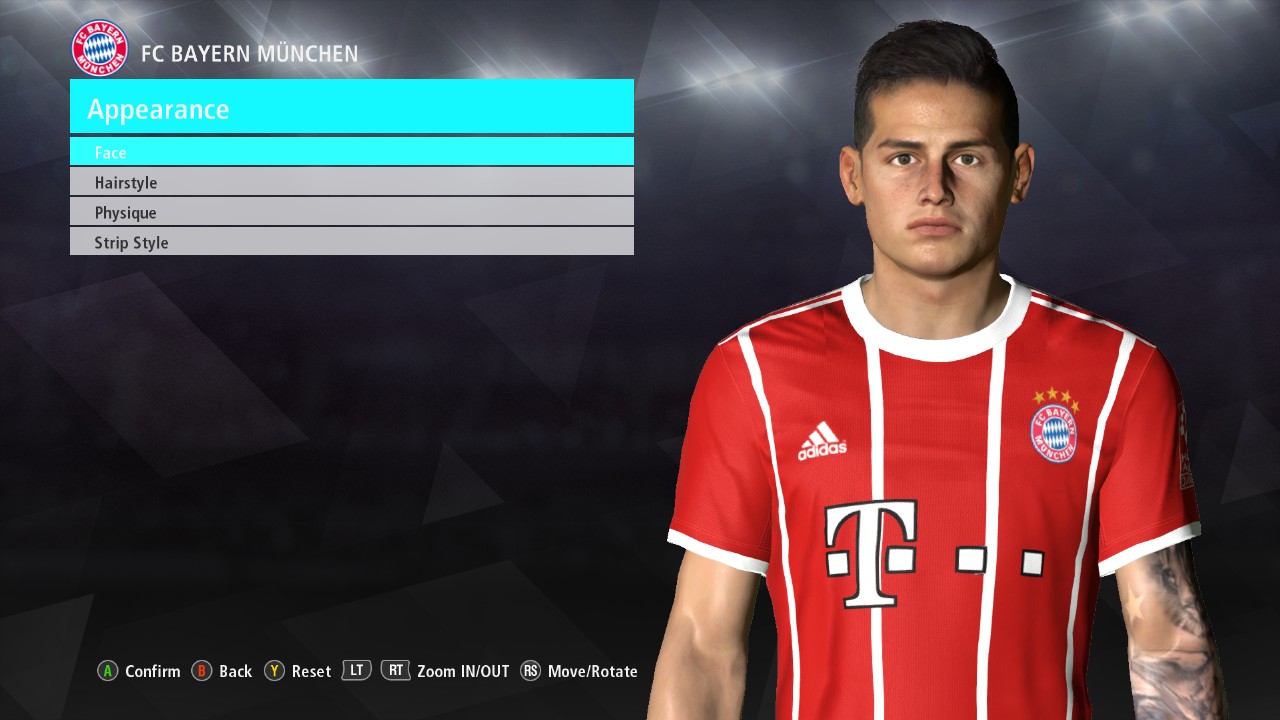Click the RT trigger icon for Zoom IN/OUT

[396, 670]
